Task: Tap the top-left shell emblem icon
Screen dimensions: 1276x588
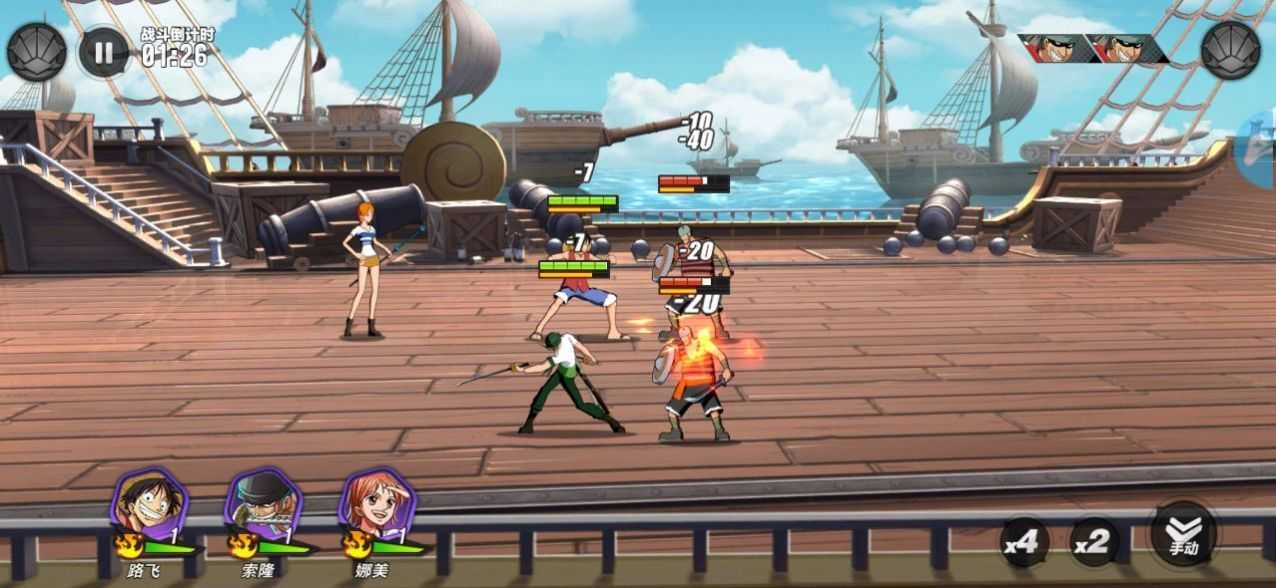Action: pyautogui.click(x=36, y=51)
